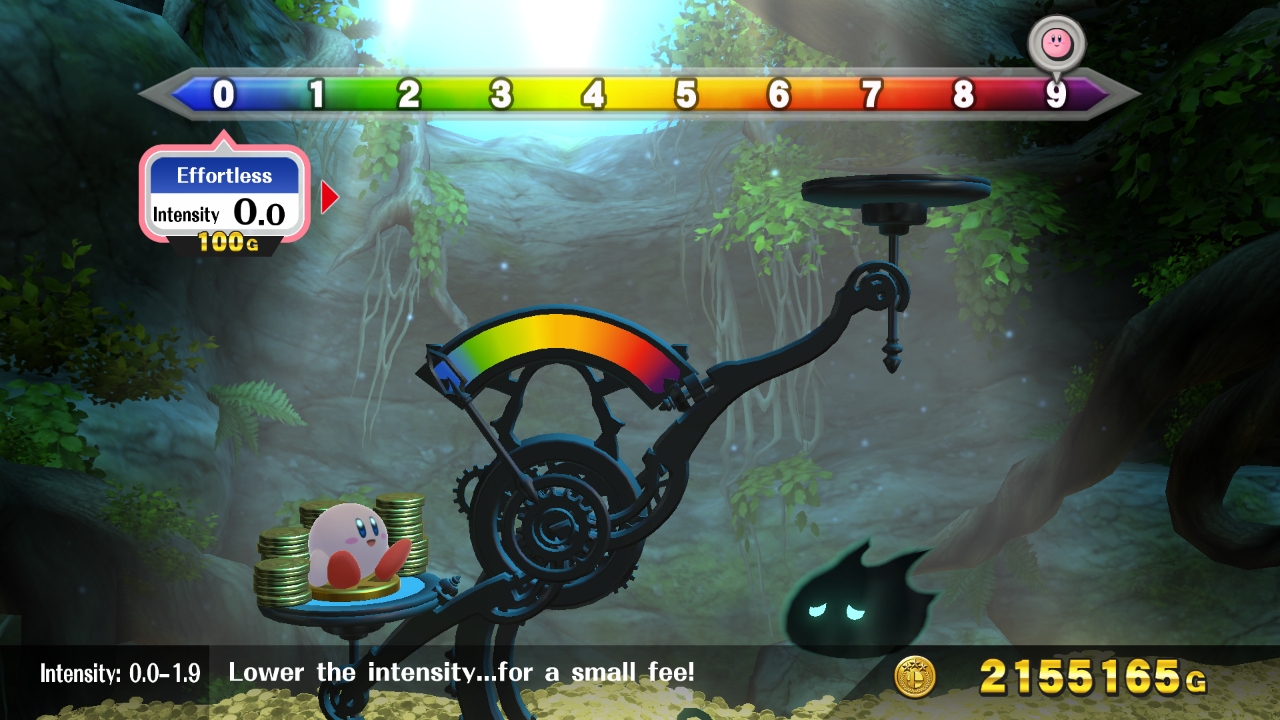Select the Effortless intensity 0.0 panel
The image size is (1280, 720).
click(x=224, y=195)
